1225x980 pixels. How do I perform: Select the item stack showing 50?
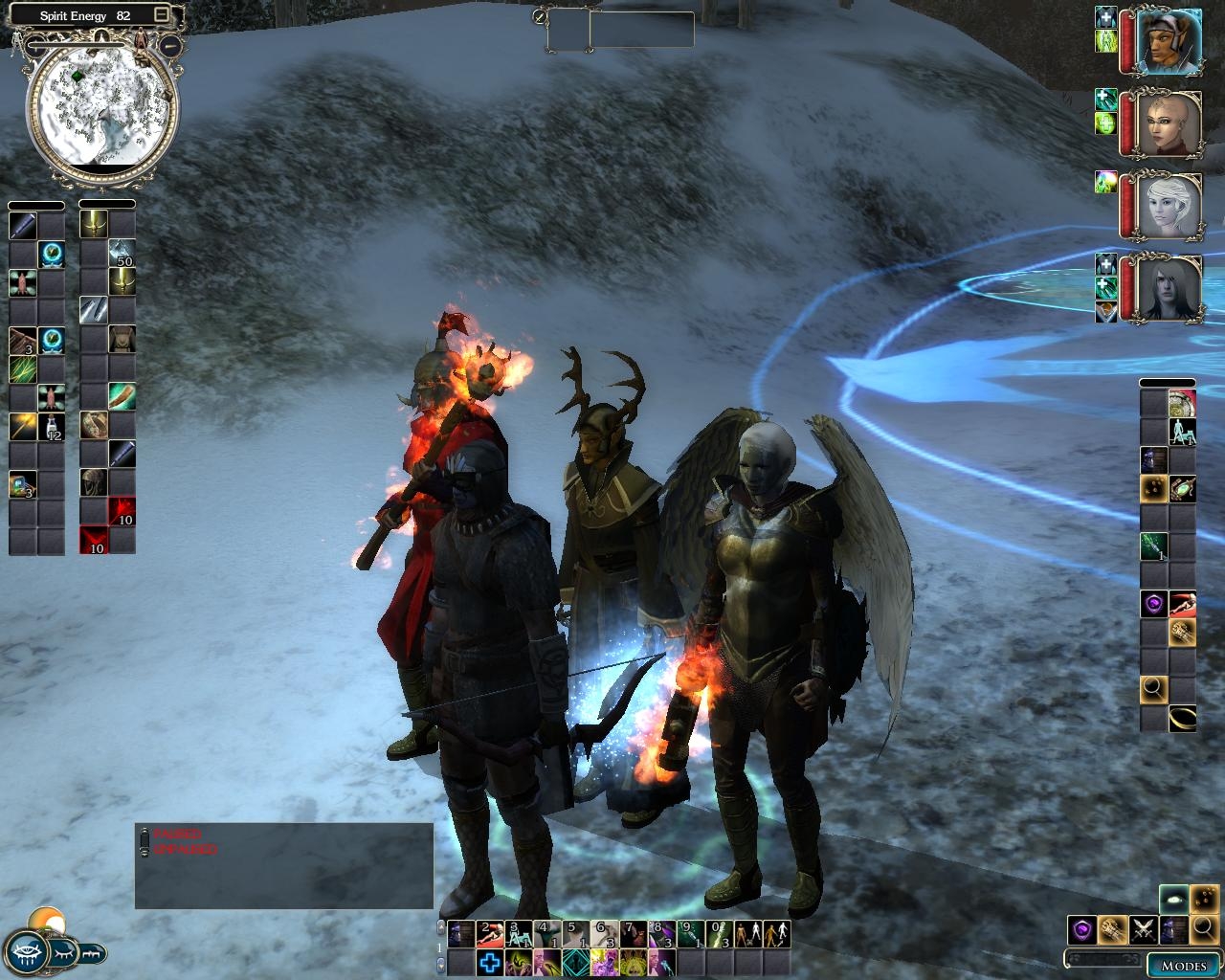122,254
